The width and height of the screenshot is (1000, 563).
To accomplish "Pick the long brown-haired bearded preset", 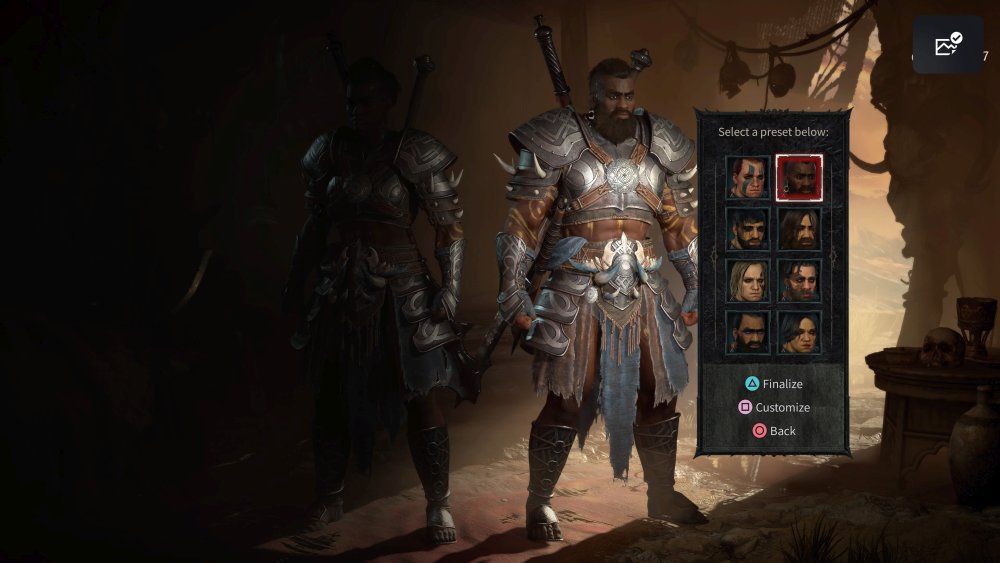I will pos(799,229).
